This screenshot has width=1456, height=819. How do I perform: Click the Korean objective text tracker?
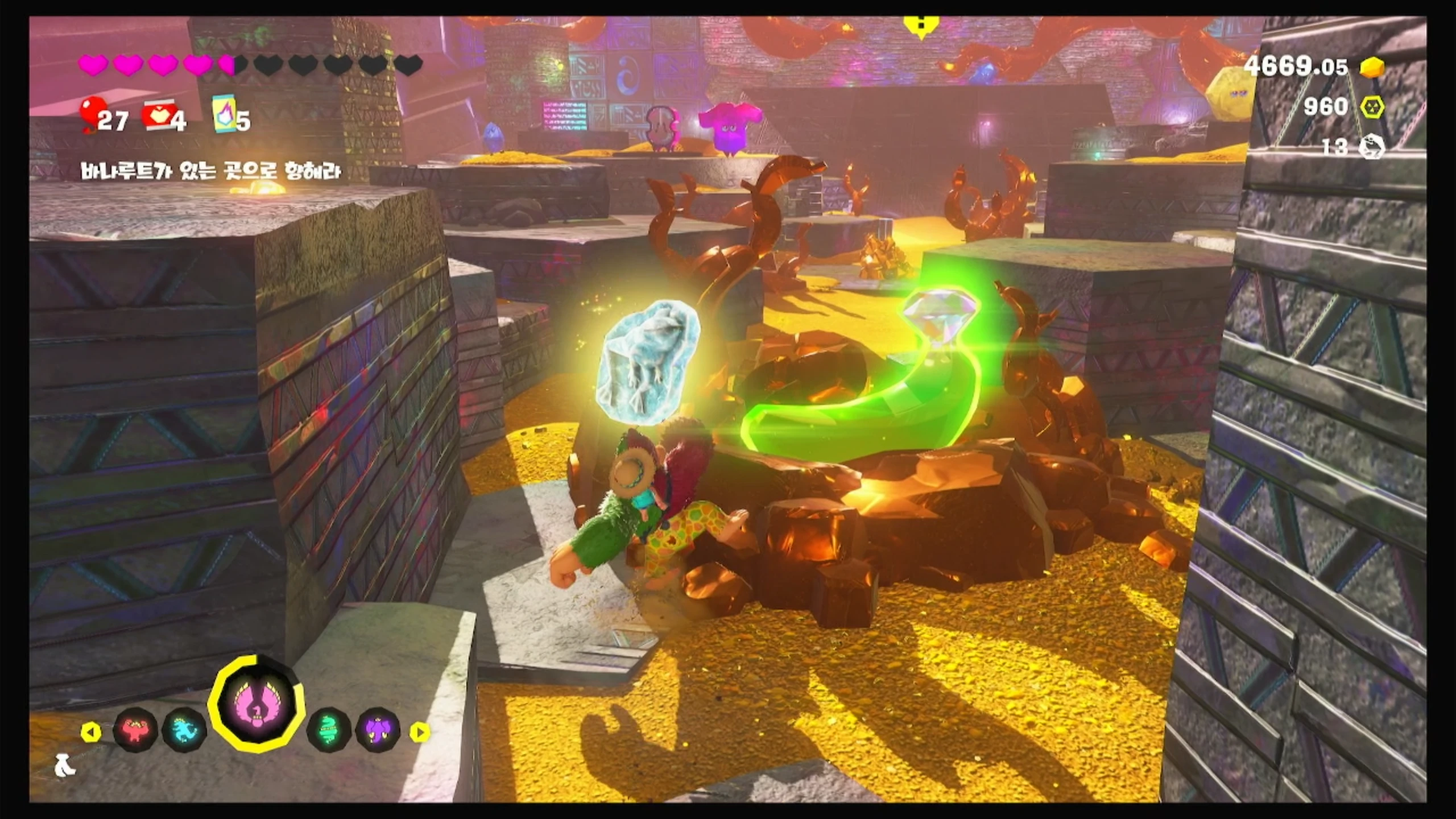click(x=211, y=171)
